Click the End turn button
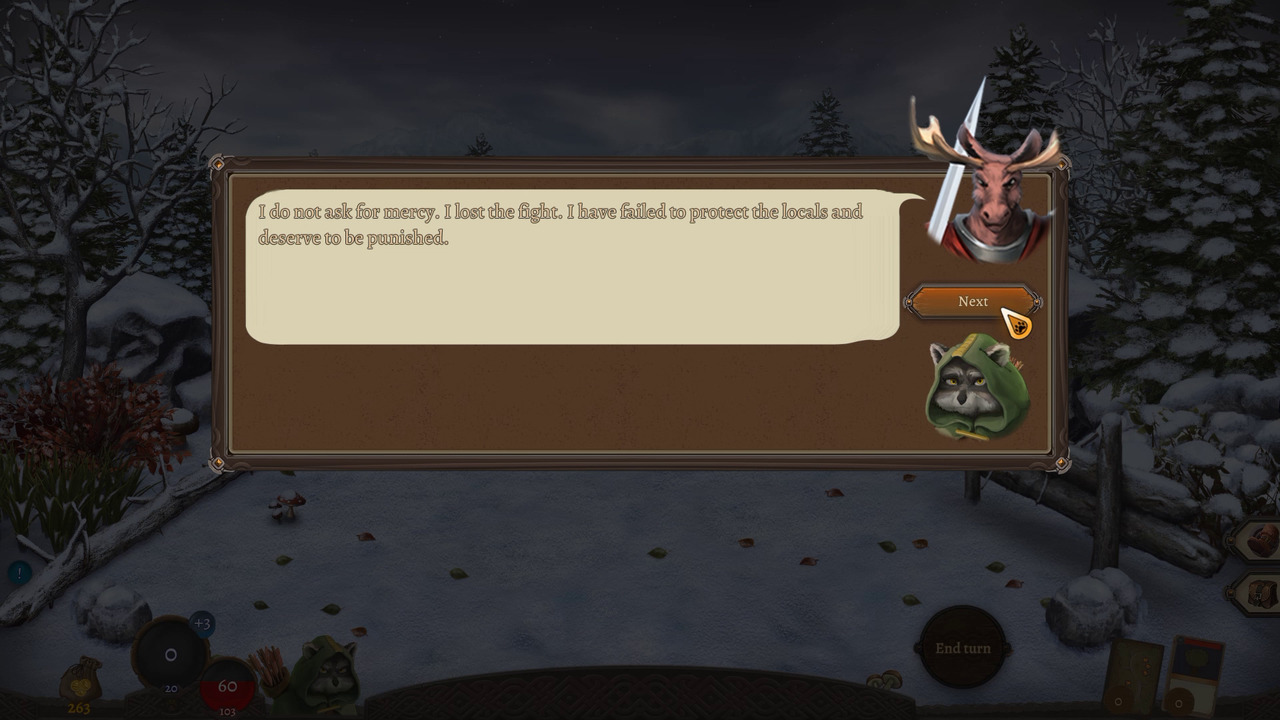Image resolution: width=1280 pixels, height=720 pixels. coord(962,648)
